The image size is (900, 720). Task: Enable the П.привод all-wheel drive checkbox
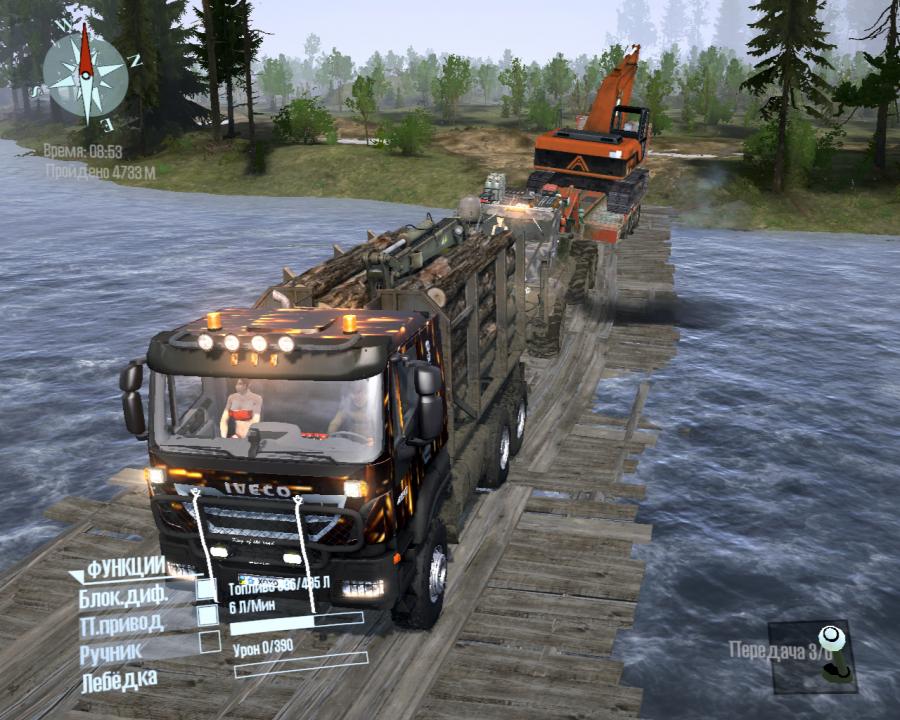207,616
